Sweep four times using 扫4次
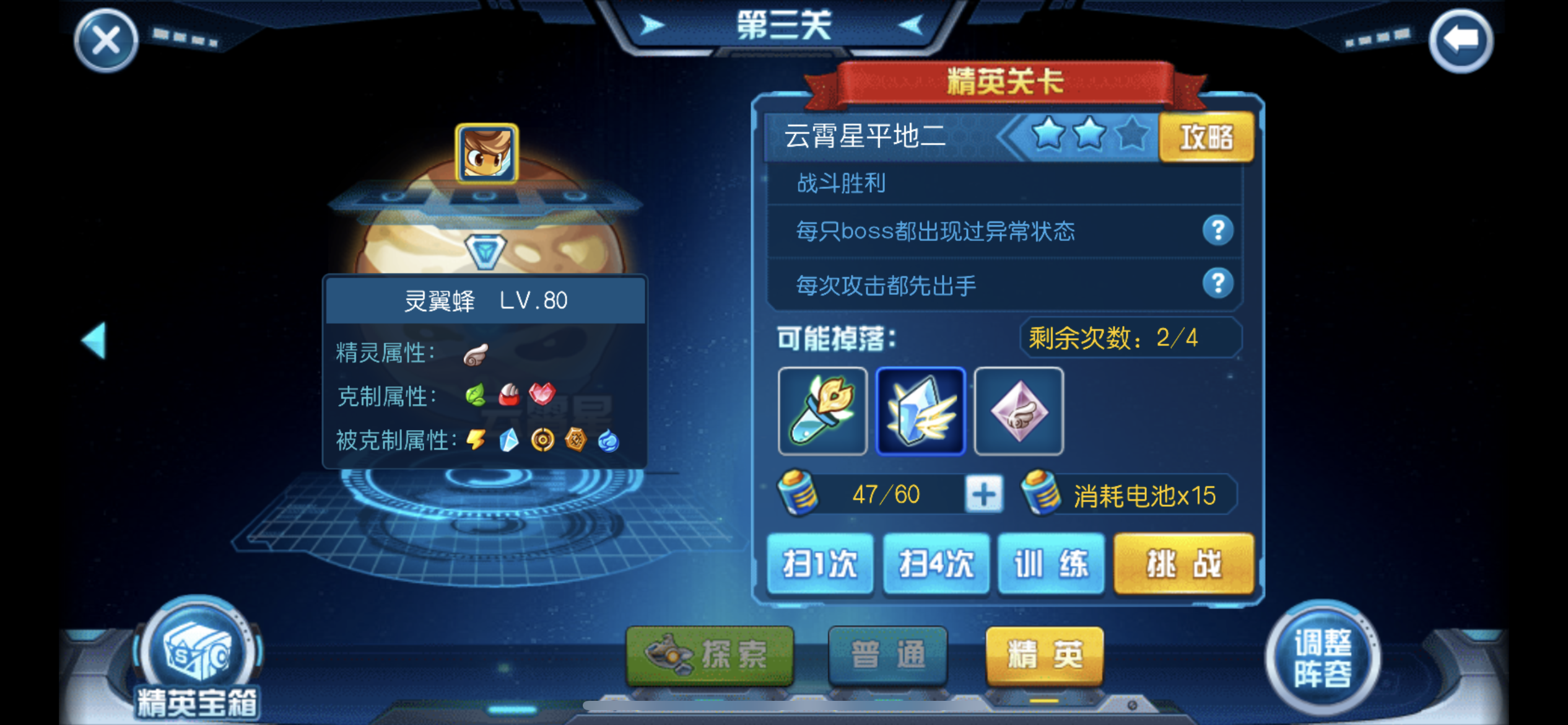 936,565
